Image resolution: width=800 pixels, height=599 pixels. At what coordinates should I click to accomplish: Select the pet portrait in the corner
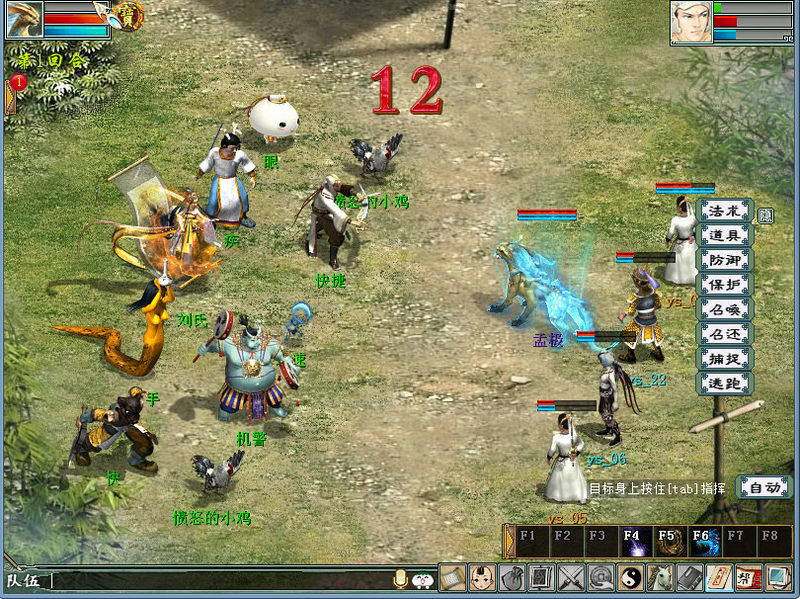23,19
